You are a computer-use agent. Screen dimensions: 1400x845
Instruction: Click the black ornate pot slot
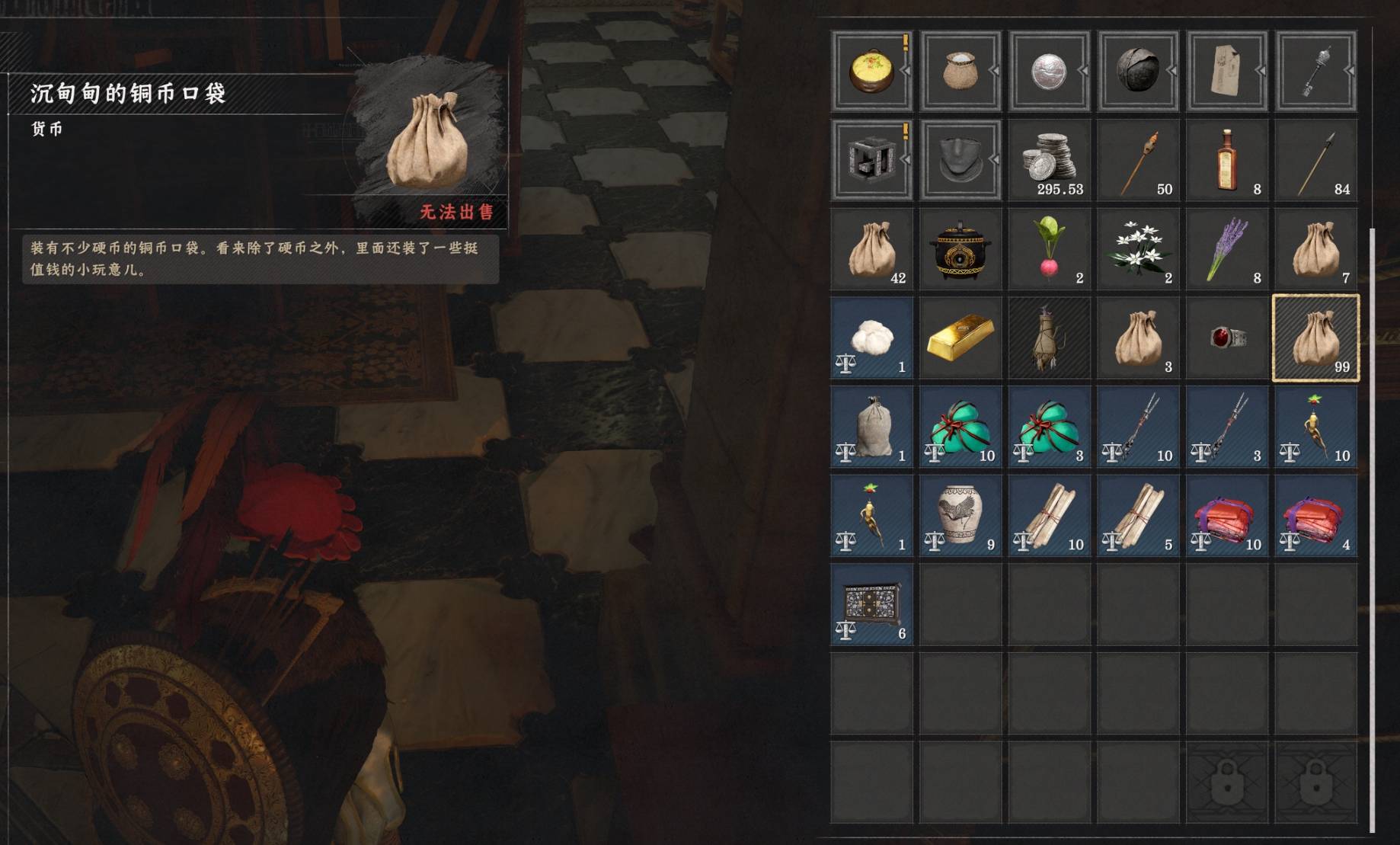point(960,250)
